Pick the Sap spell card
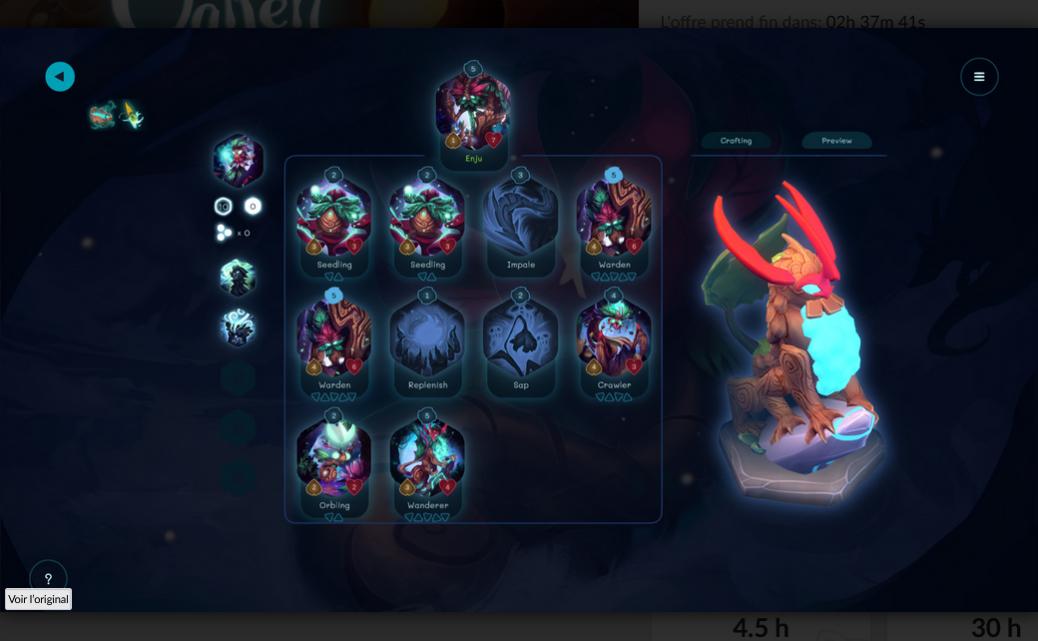The height and width of the screenshot is (641, 1038). coord(520,341)
